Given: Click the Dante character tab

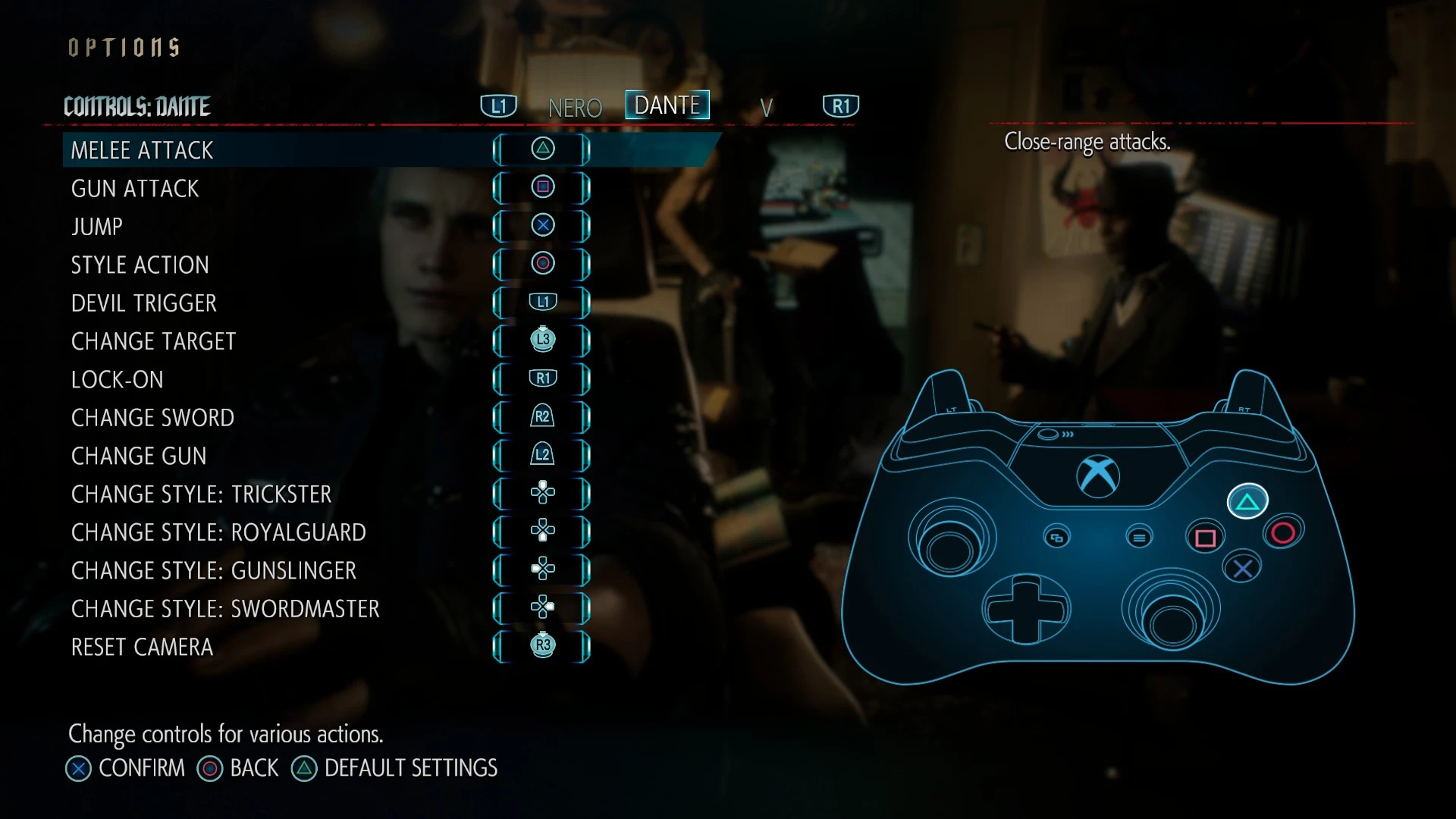Looking at the screenshot, I should click(667, 105).
